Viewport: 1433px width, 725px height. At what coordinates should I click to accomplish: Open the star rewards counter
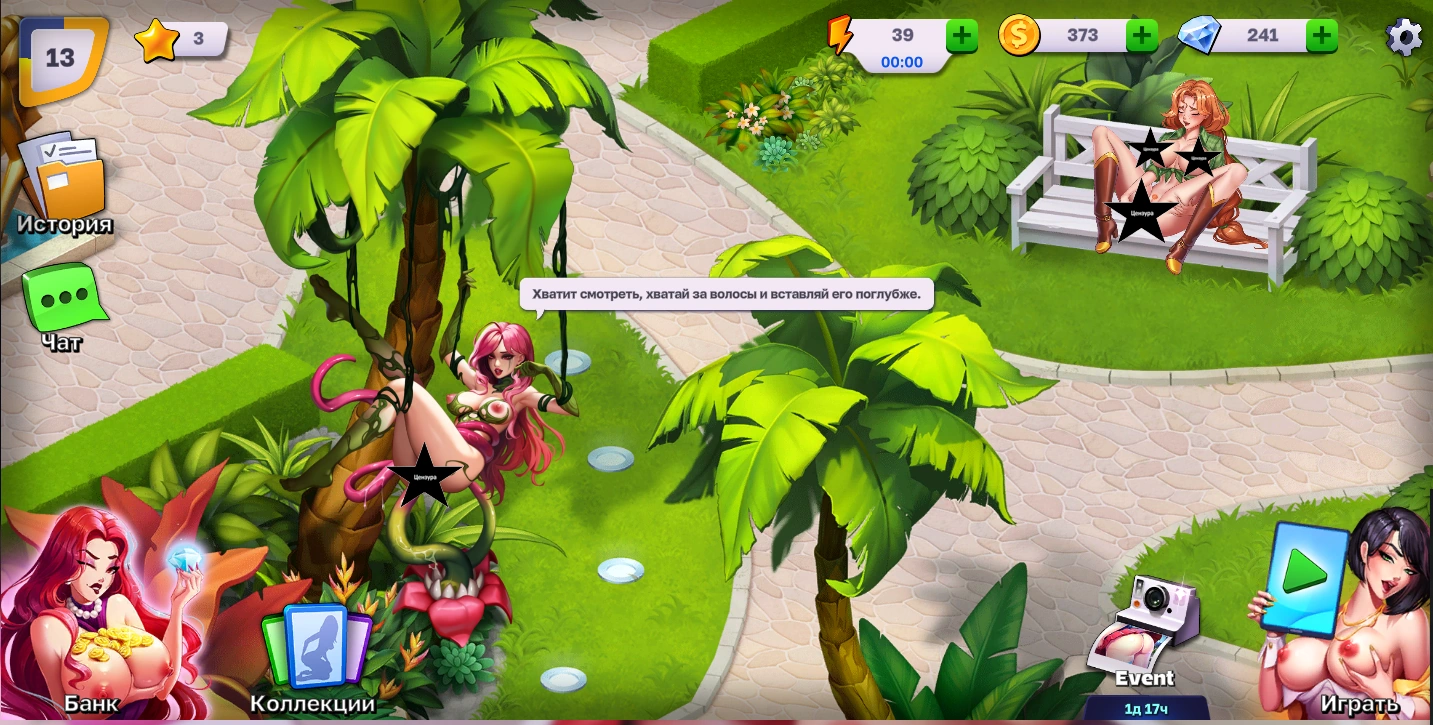coord(180,40)
